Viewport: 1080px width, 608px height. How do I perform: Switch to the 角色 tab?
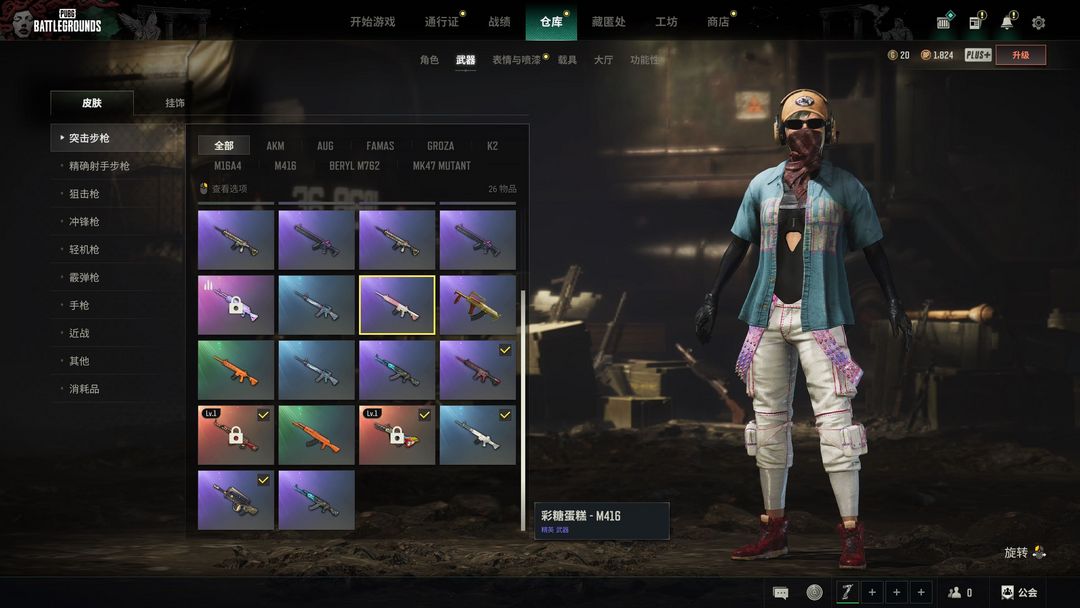pos(429,60)
